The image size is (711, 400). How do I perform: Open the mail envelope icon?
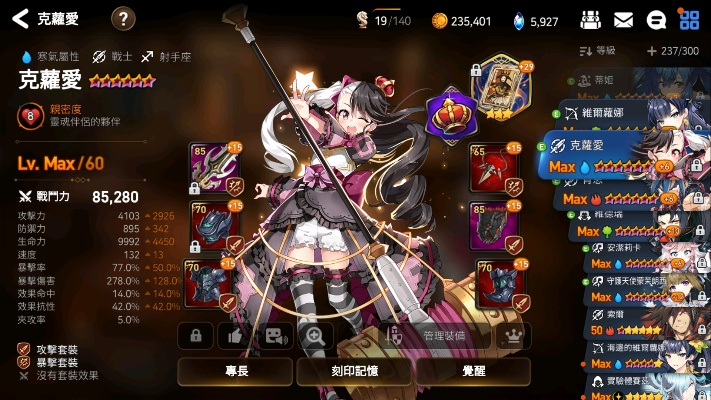pyautogui.click(x=623, y=19)
